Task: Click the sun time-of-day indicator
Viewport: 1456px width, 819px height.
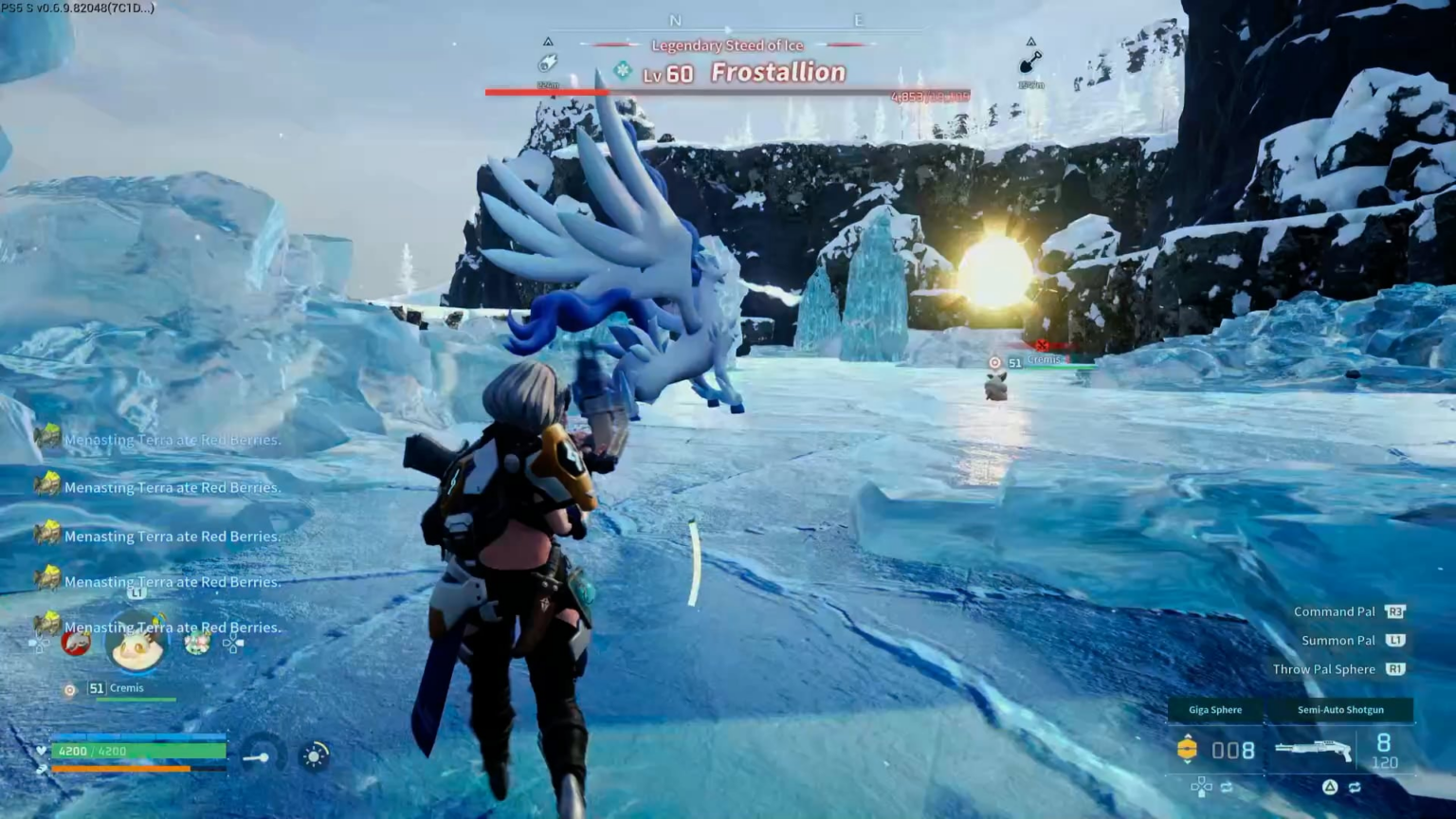Action: coord(314,755)
